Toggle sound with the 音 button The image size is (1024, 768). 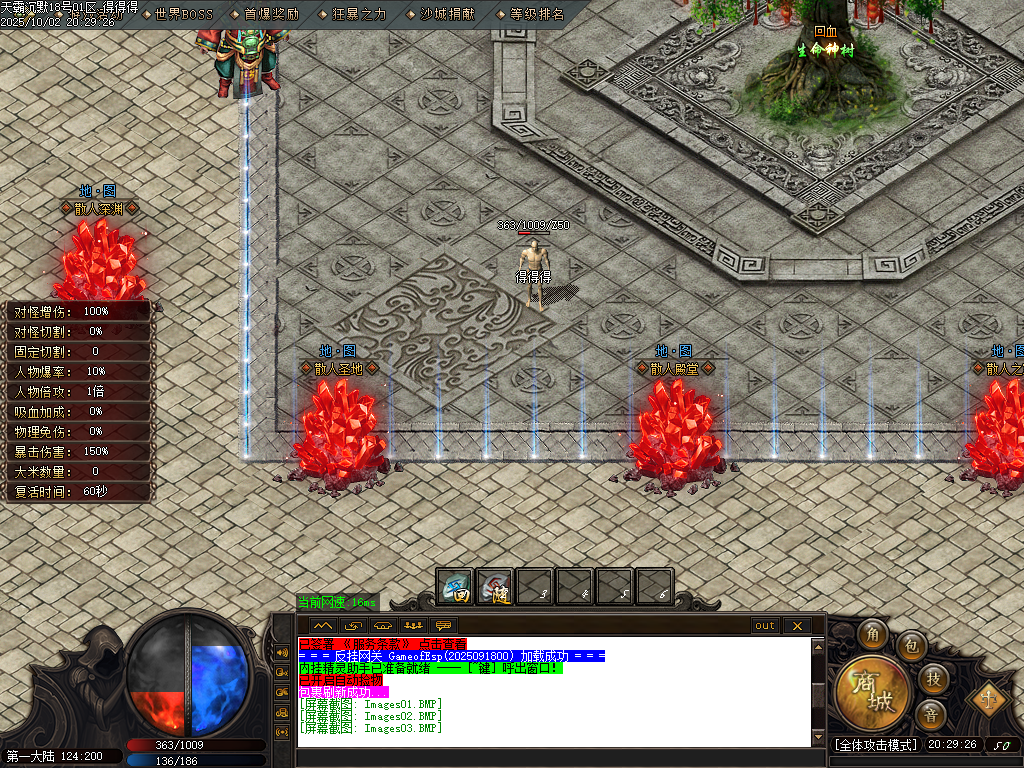pos(931,714)
